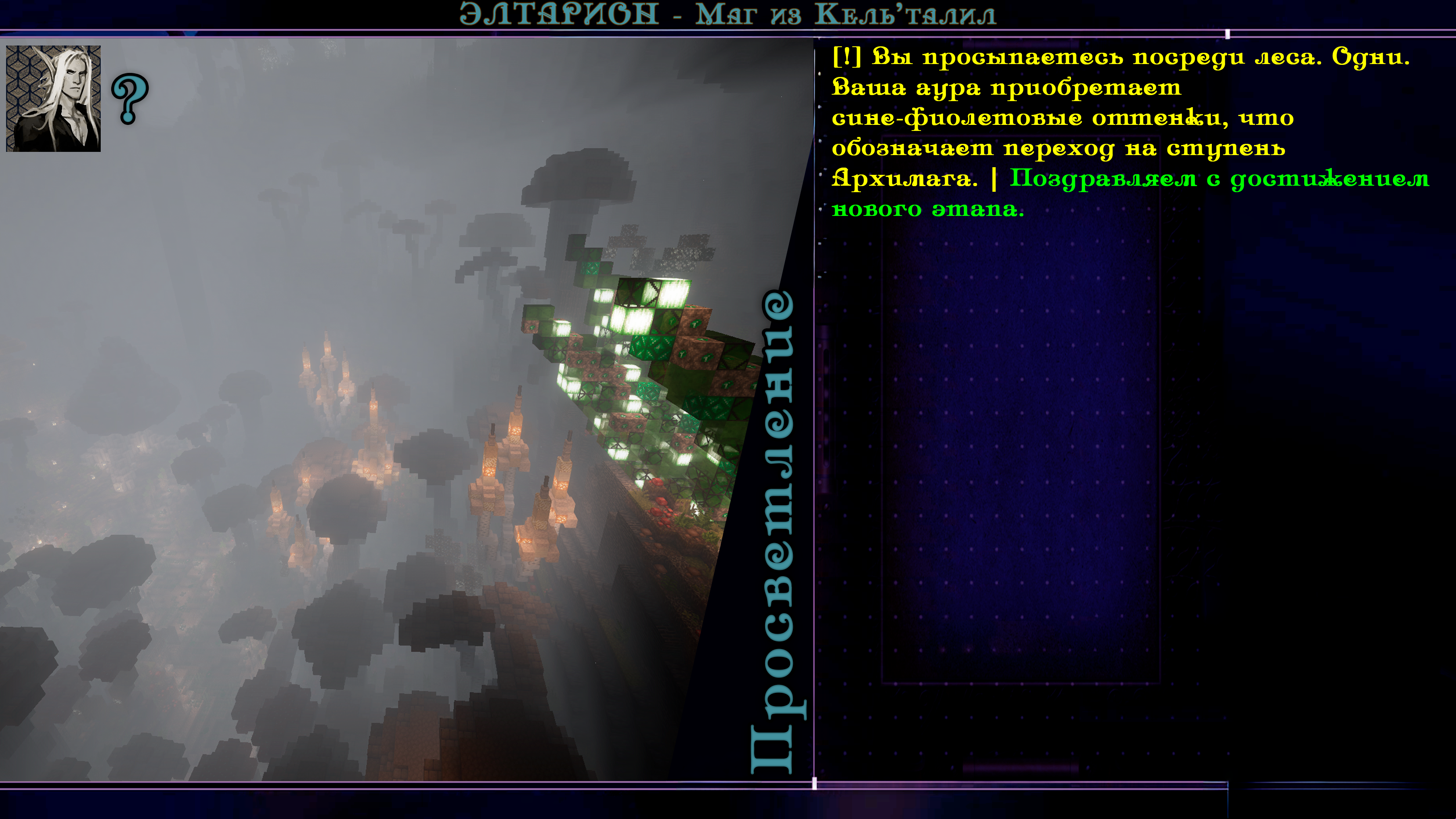The width and height of the screenshot is (1456, 819).
Task: Open the blue question mark help icon
Action: tap(130, 98)
